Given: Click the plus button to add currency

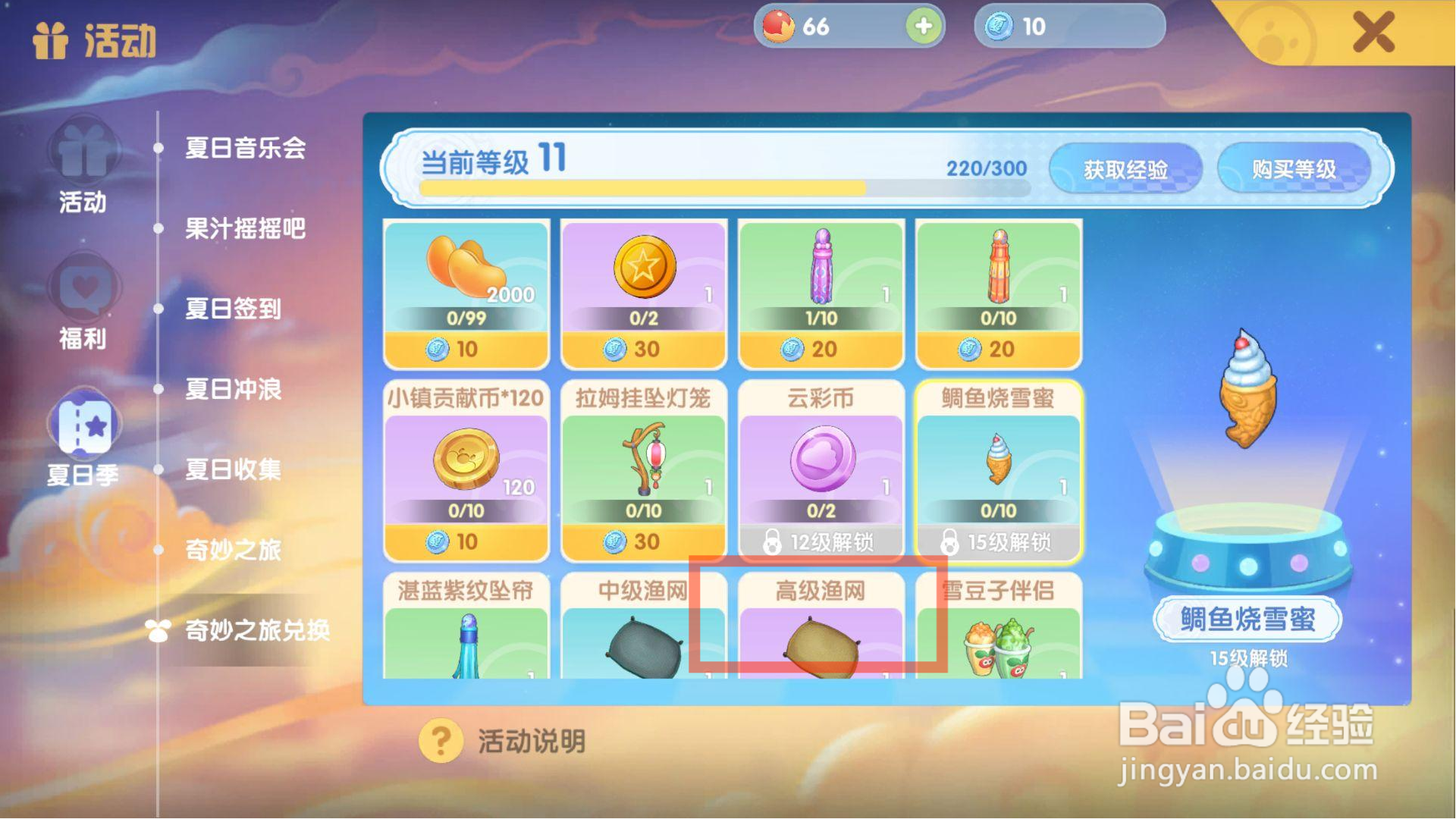Looking at the screenshot, I should pos(921,27).
